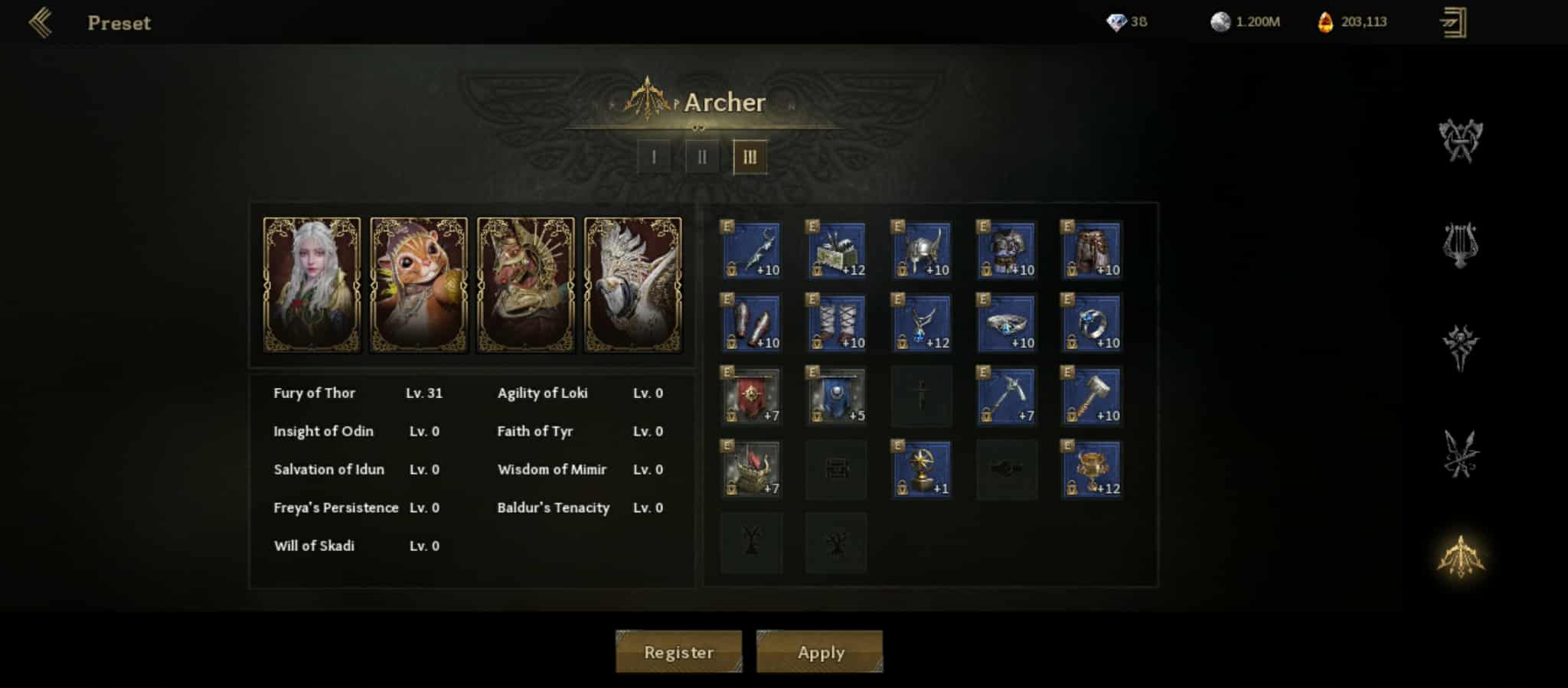Select the +7 red banner slot
The width and height of the screenshot is (1568, 688).
pos(751,396)
